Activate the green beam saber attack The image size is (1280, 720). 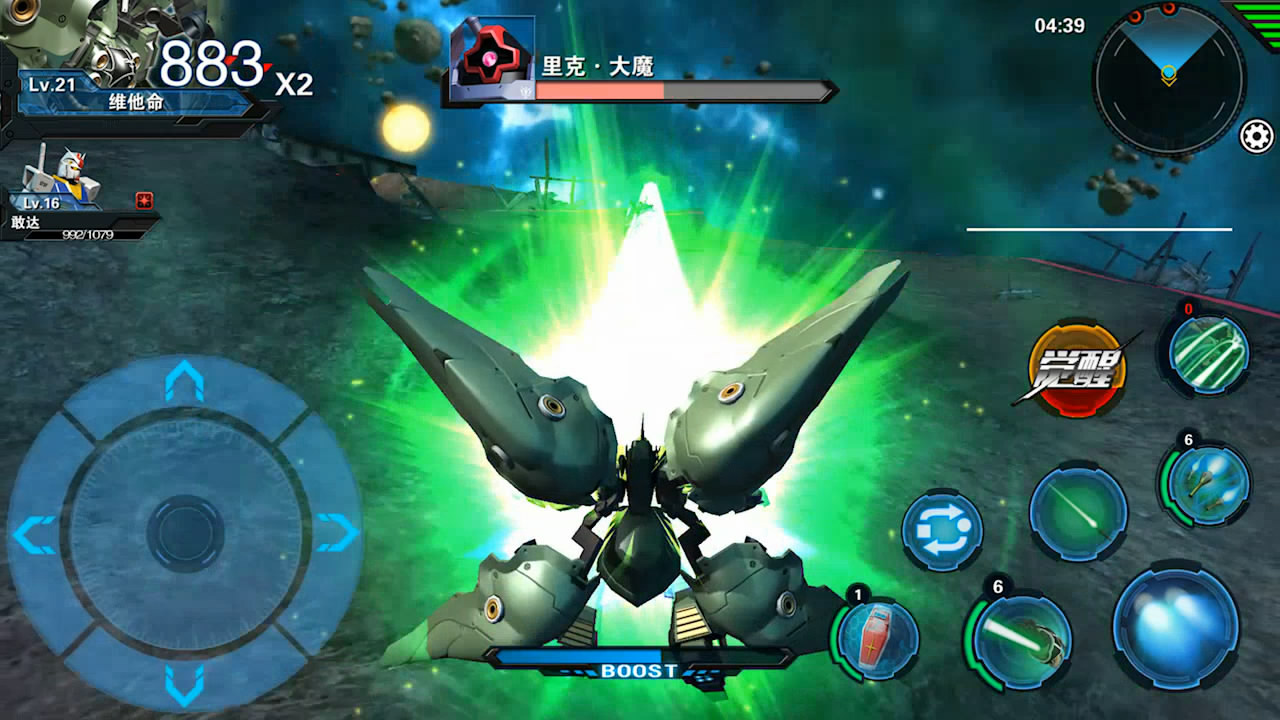pos(1020,640)
